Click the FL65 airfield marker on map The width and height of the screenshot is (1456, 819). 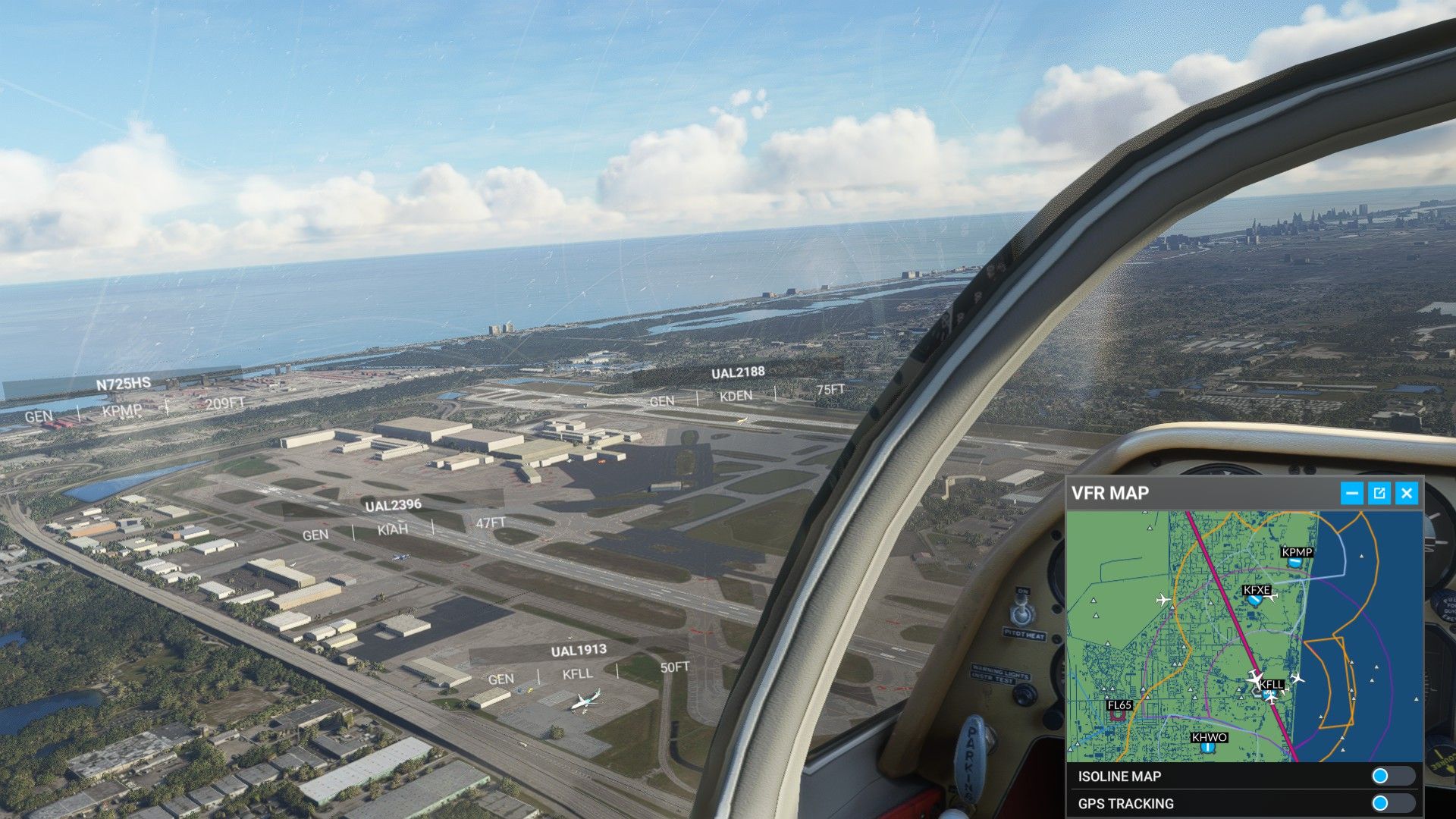pyautogui.click(x=1119, y=714)
